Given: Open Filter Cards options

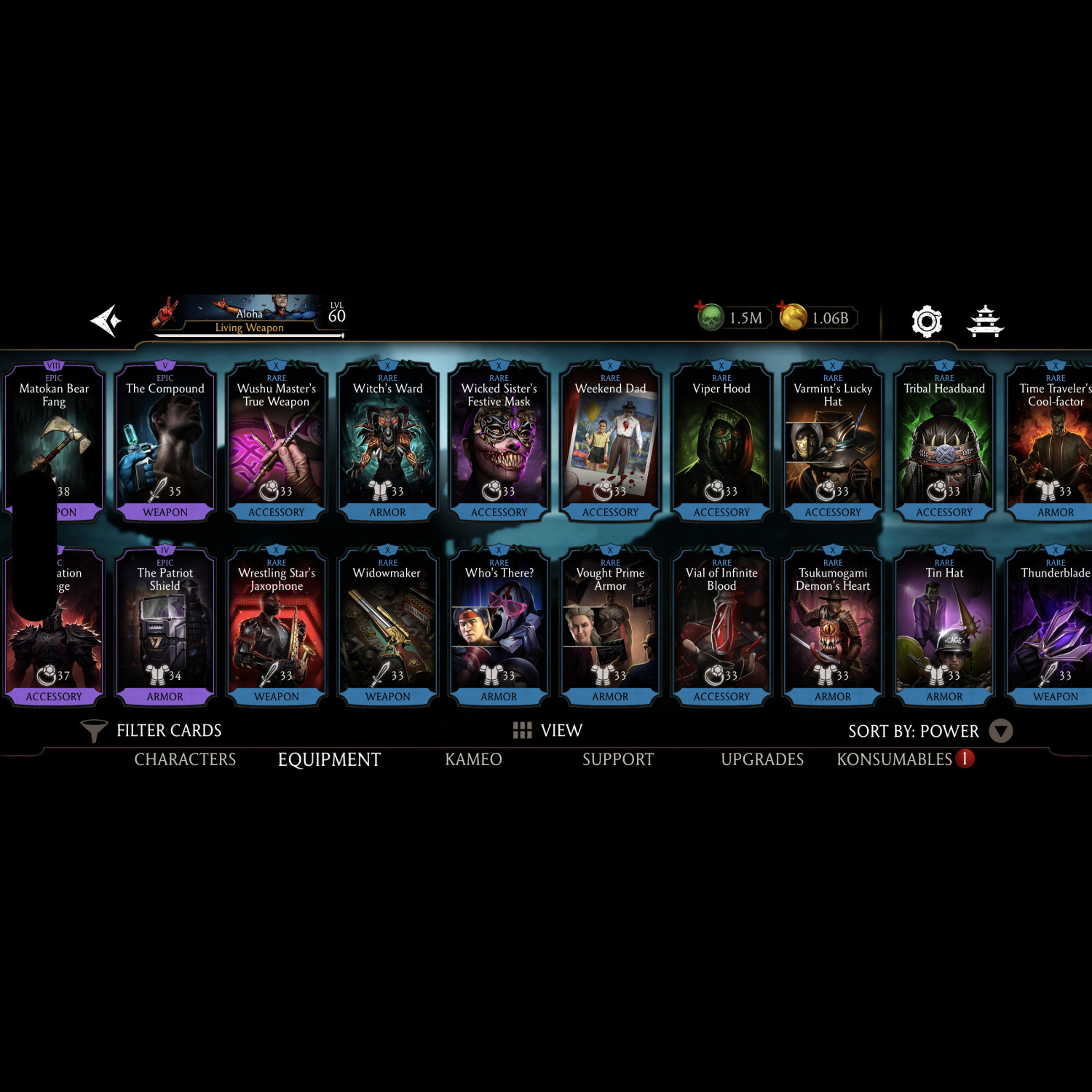Looking at the screenshot, I should [x=151, y=730].
